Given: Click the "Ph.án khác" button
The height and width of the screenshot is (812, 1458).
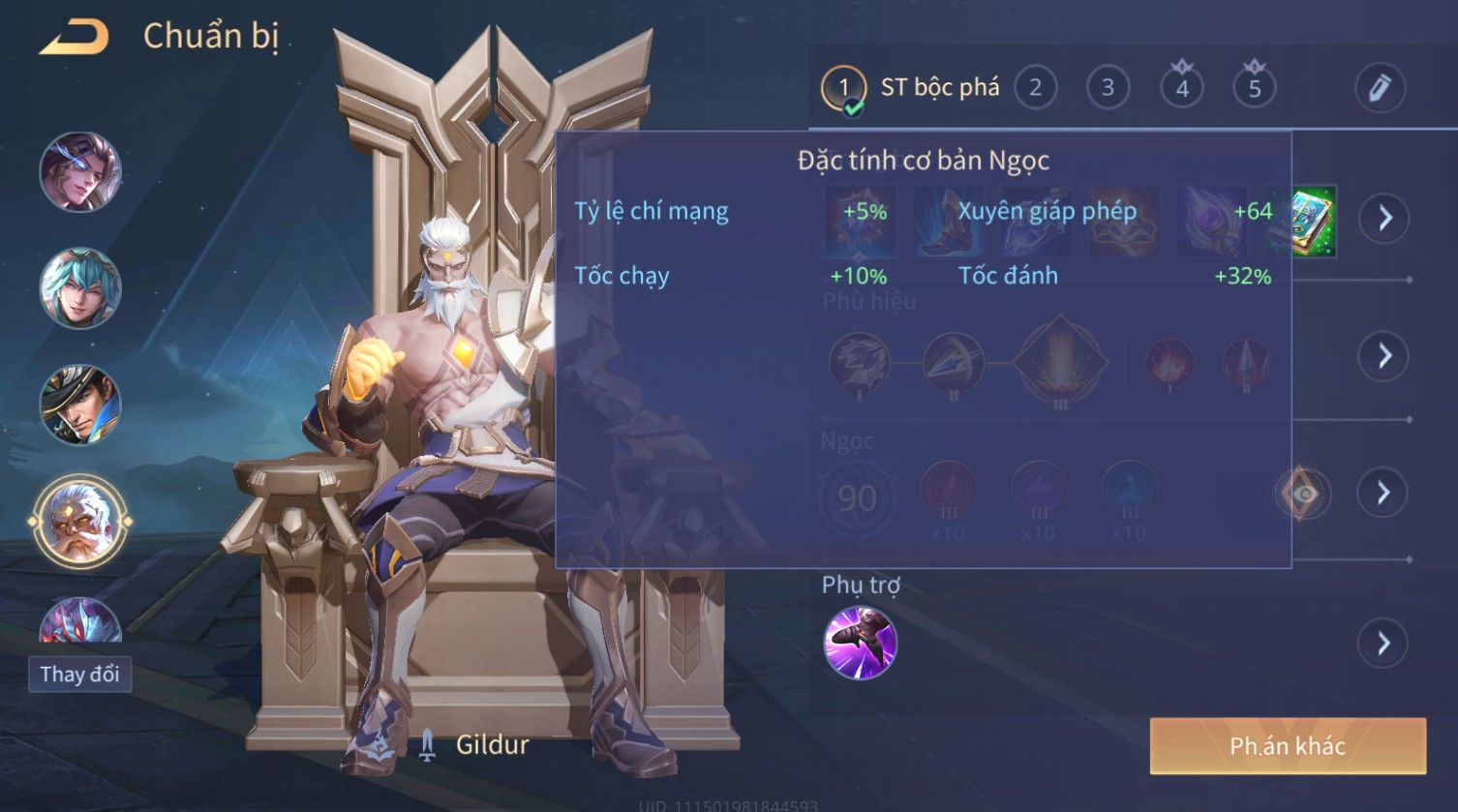Looking at the screenshot, I should [x=1288, y=745].
